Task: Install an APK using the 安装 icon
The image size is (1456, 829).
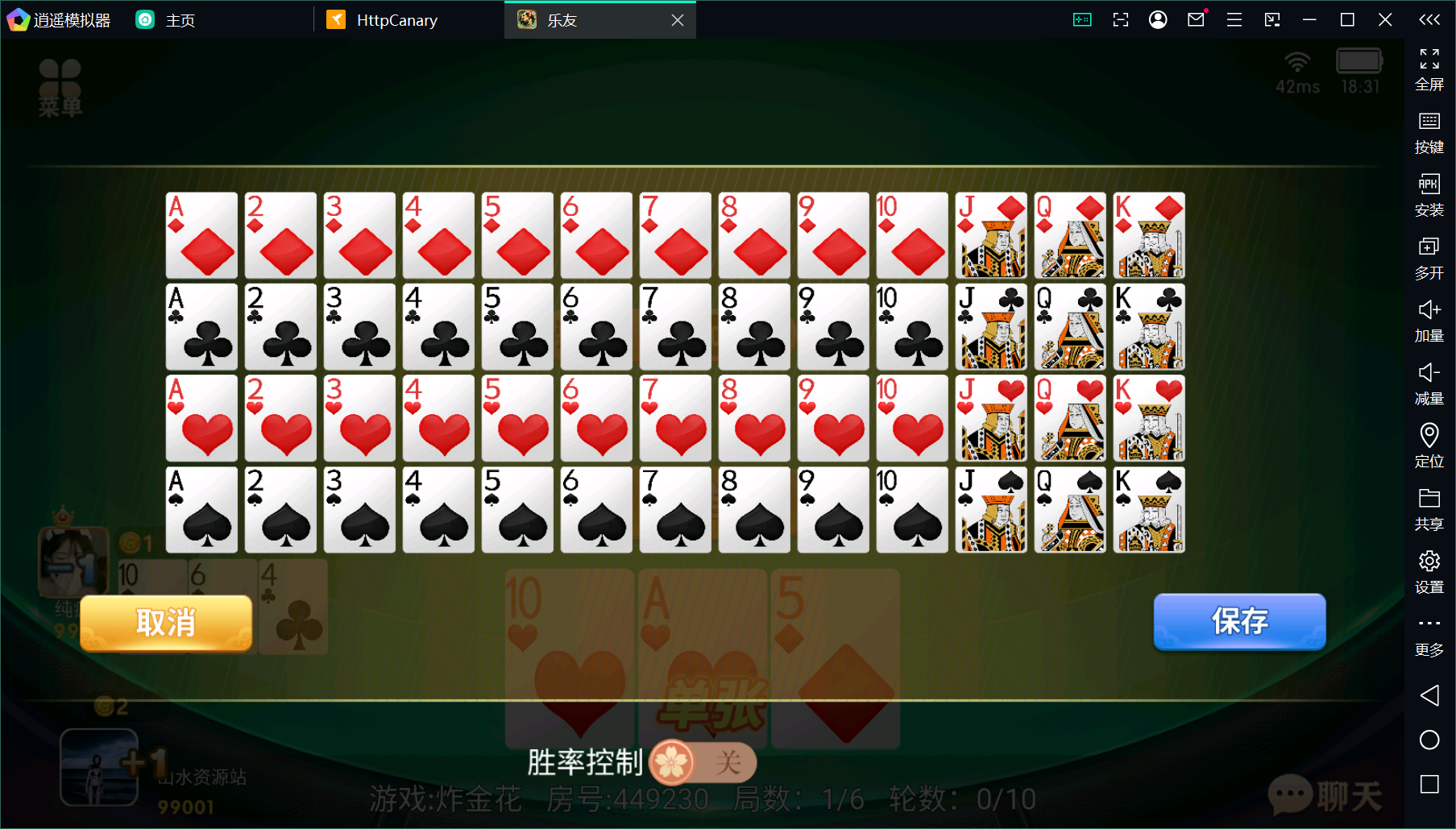Action: point(1429,192)
